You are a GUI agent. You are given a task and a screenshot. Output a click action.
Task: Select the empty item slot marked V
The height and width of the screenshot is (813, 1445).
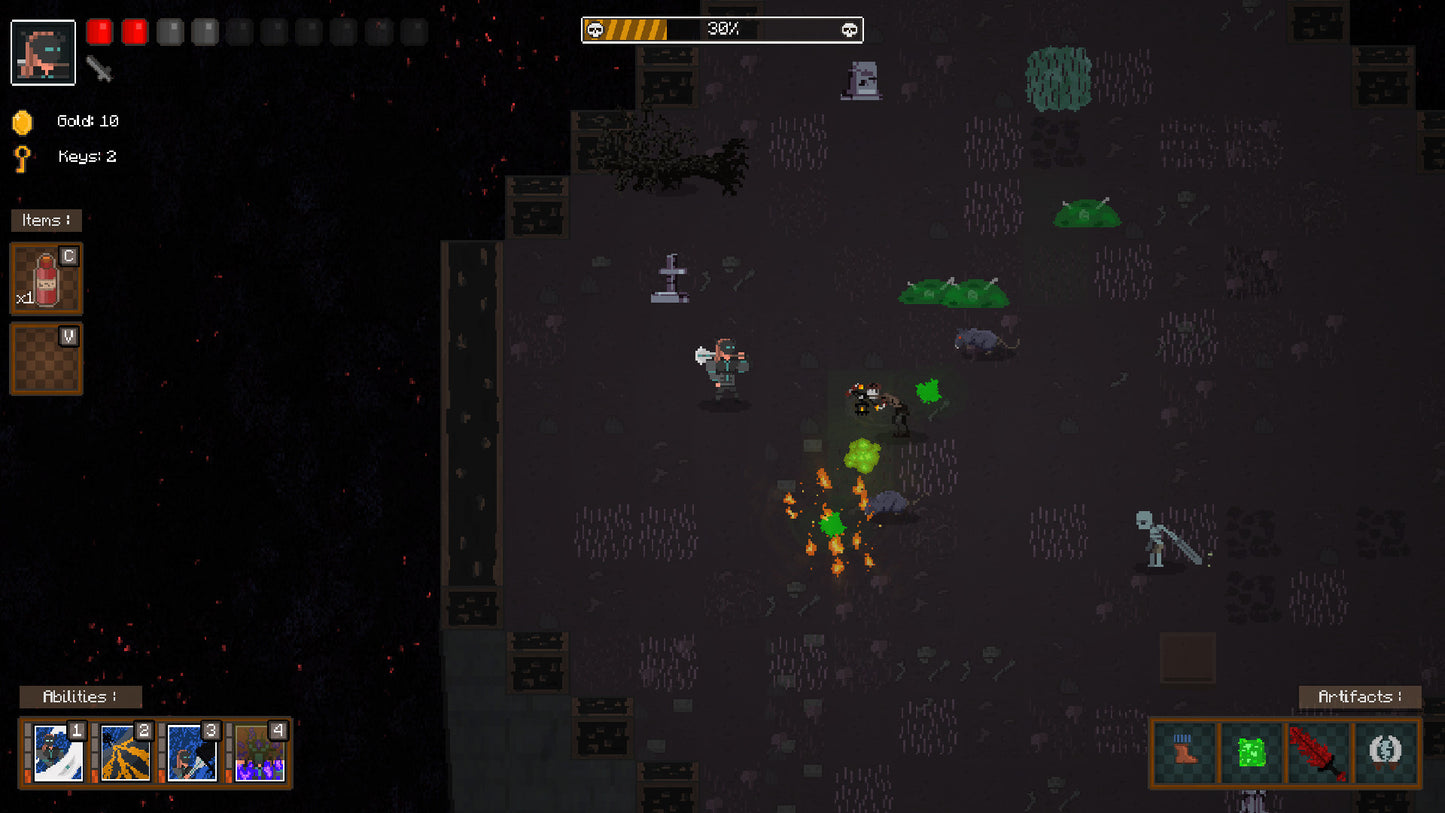46,358
